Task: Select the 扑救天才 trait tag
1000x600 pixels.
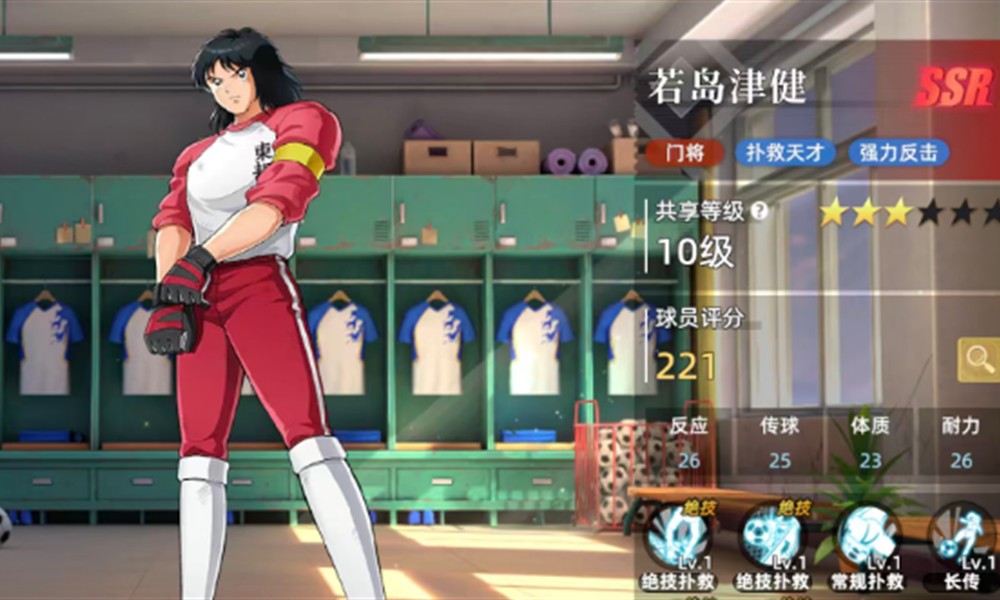Action: pos(786,153)
